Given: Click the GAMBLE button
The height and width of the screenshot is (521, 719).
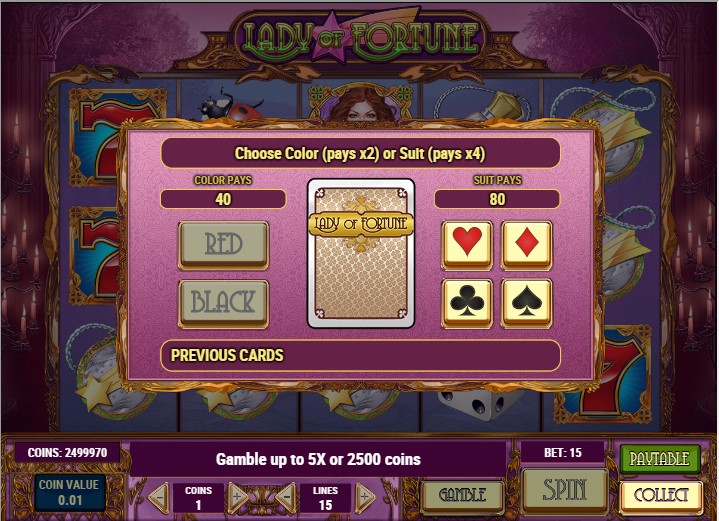Looking at the screenshot, I should (461, 494).
